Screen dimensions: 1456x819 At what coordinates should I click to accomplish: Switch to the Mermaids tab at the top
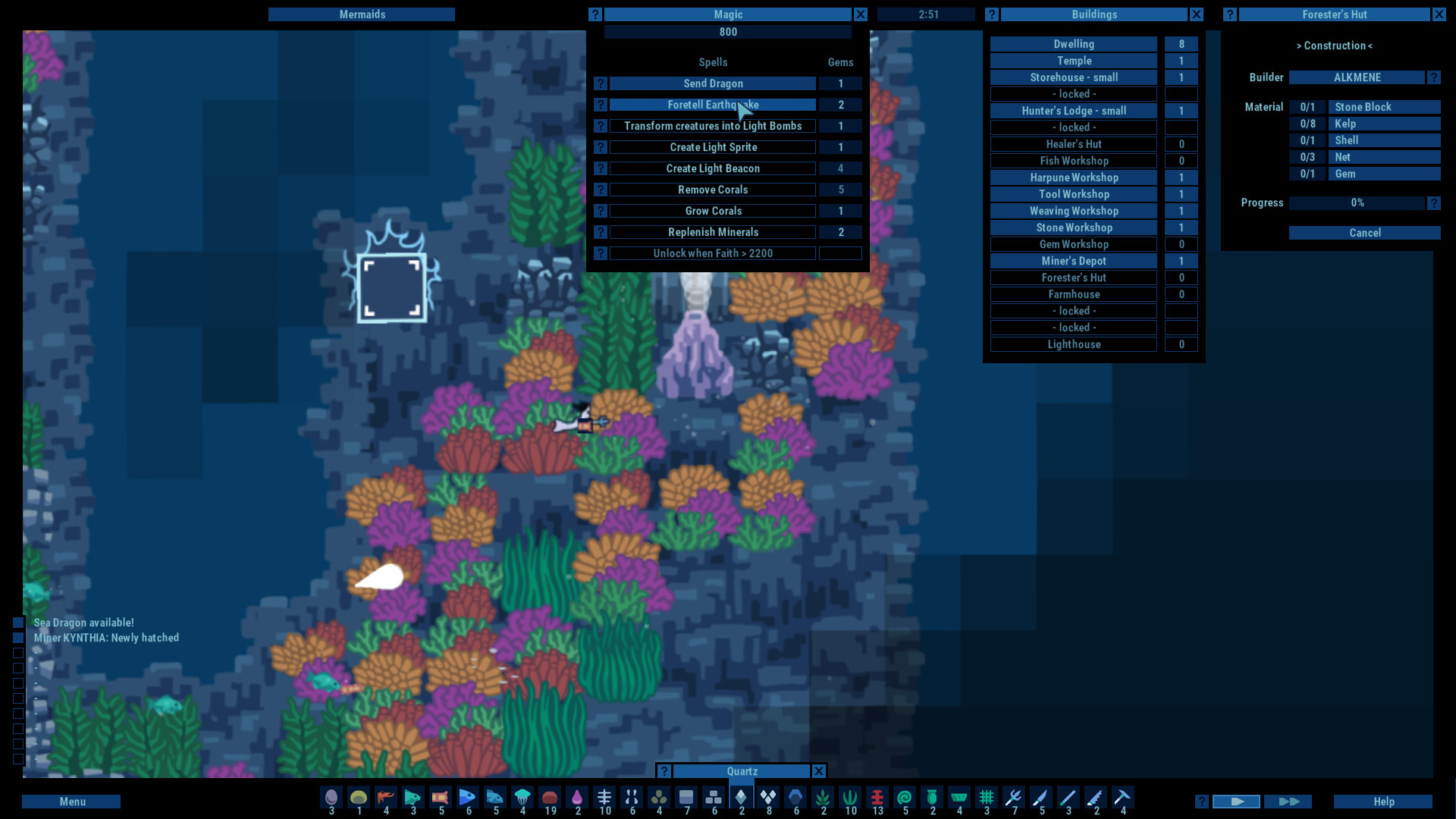point(362,14)
